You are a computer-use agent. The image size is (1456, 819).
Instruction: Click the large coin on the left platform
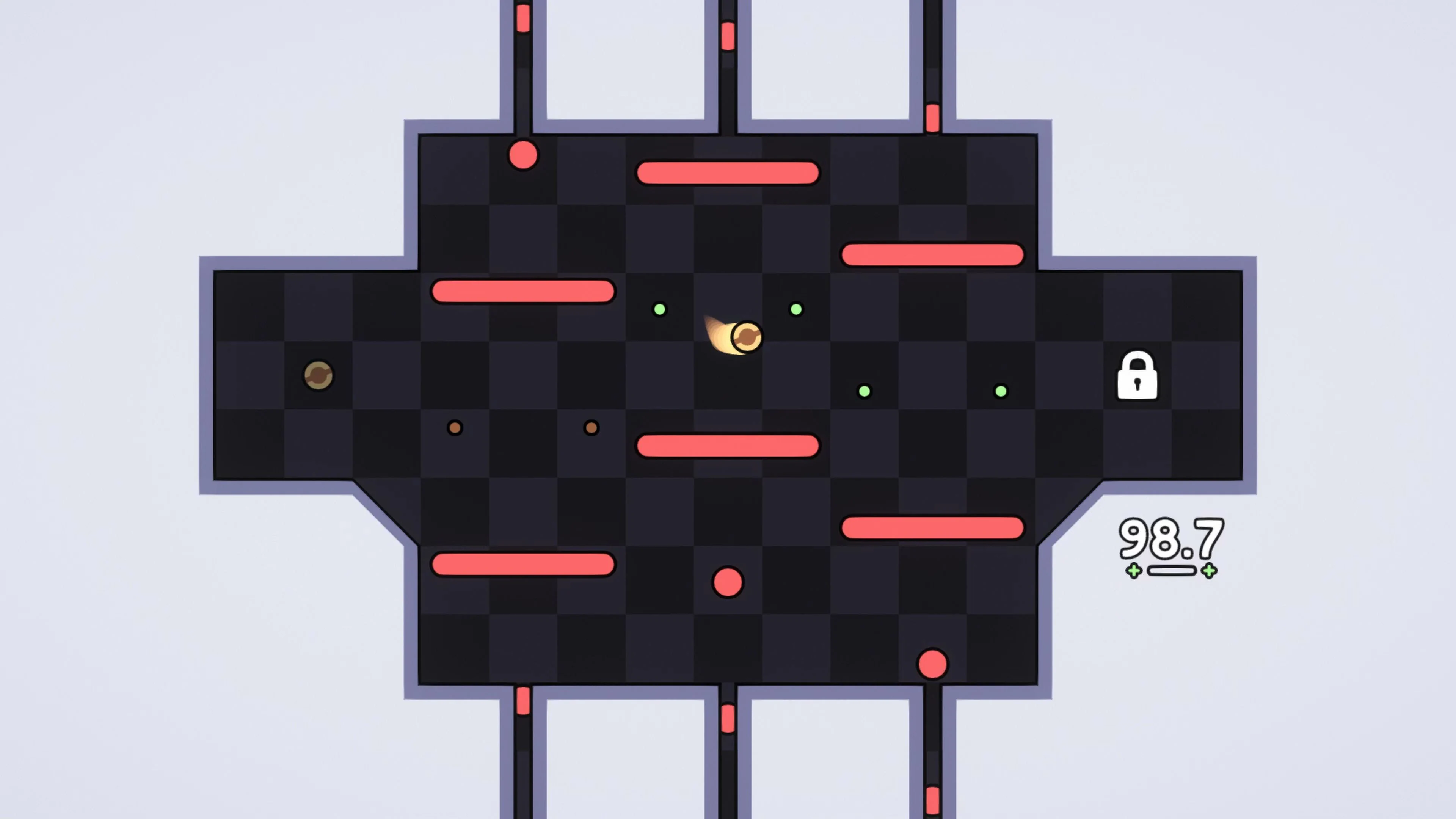click(x=318, y=376)
